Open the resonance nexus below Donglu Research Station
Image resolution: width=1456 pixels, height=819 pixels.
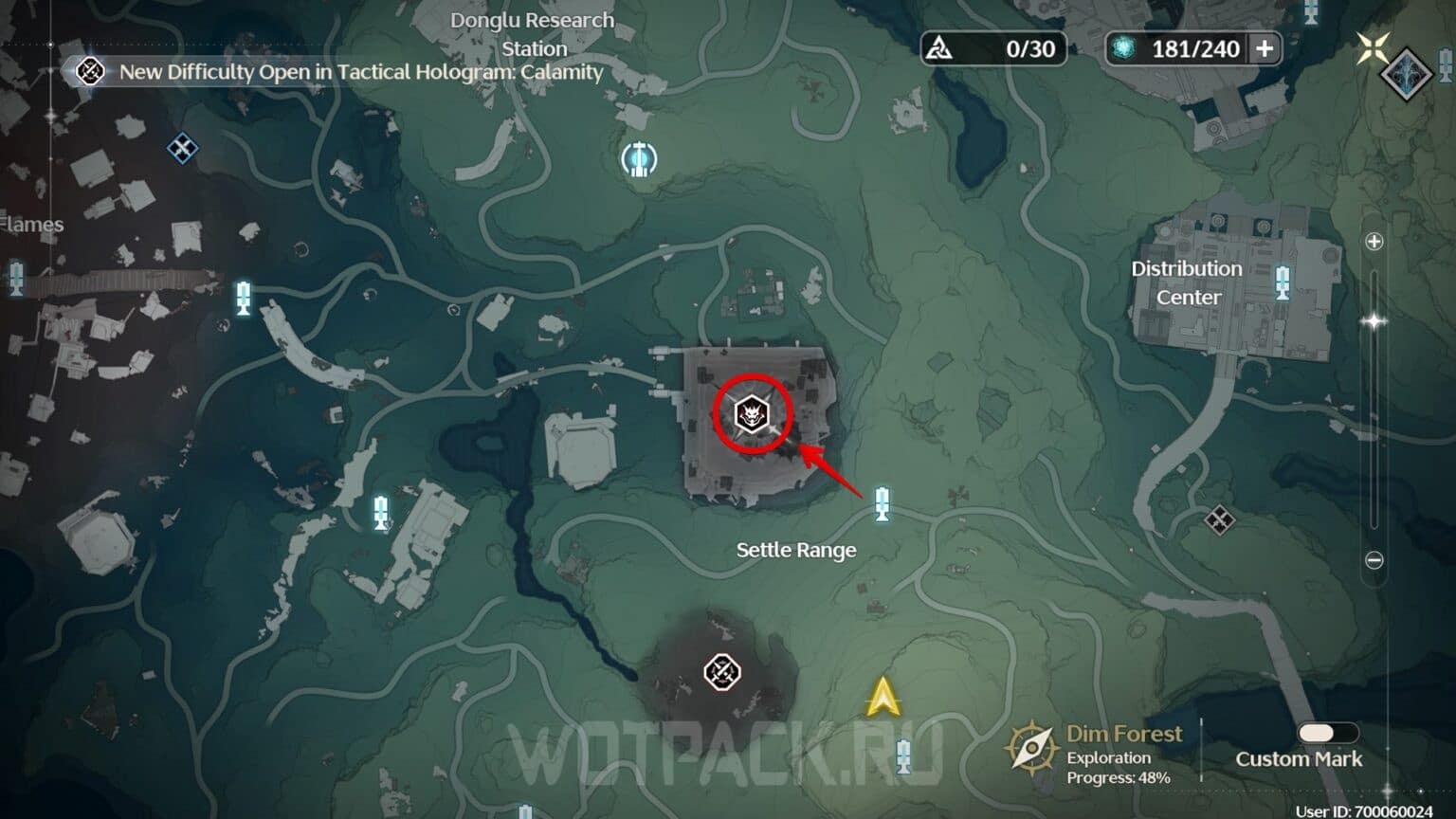point(638,159)
